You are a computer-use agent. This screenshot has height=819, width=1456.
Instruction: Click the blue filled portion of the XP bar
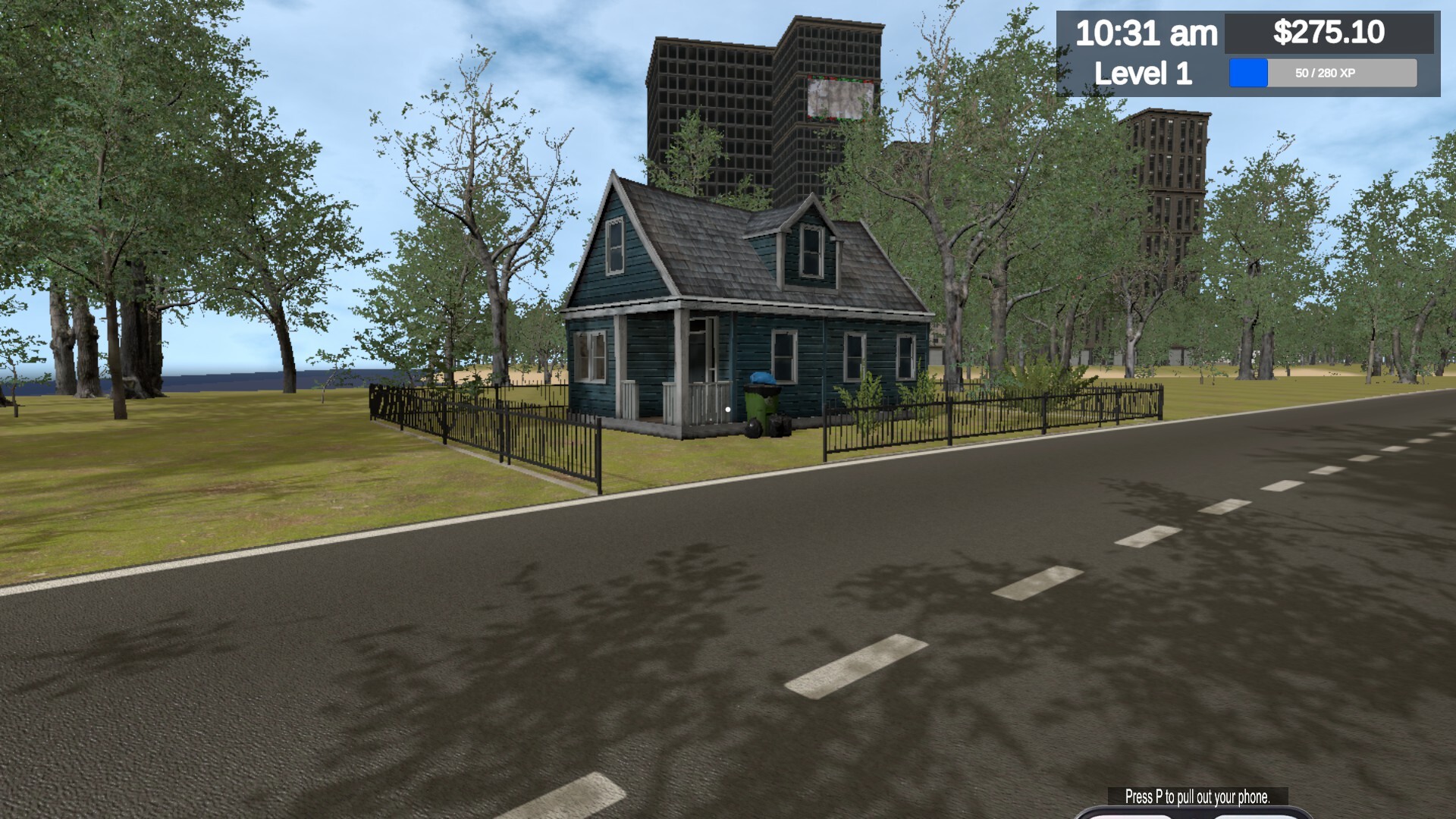pyautogui.click(x=1247, y=74)
